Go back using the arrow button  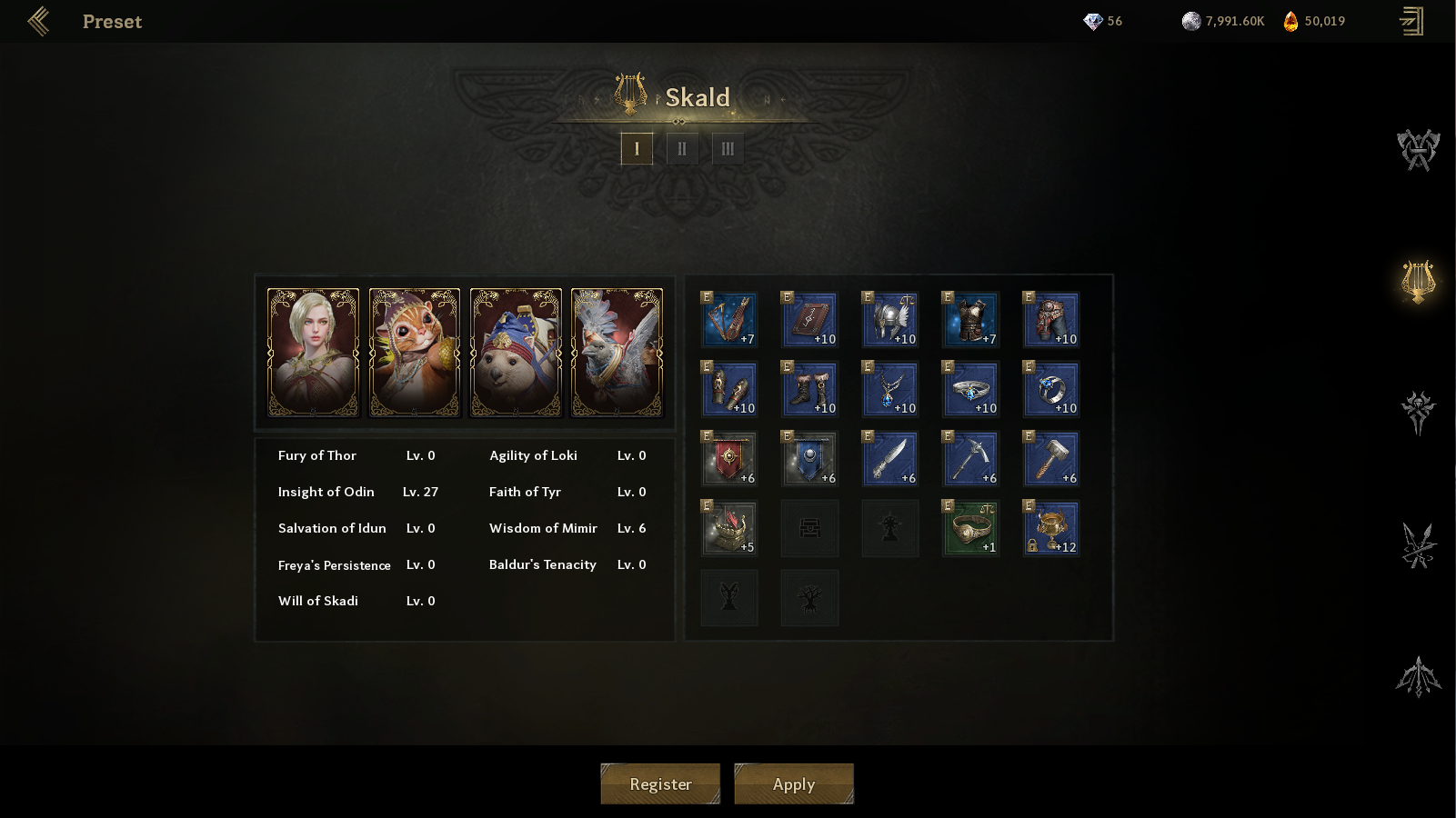pyautogui.click(x=38, y=21)
